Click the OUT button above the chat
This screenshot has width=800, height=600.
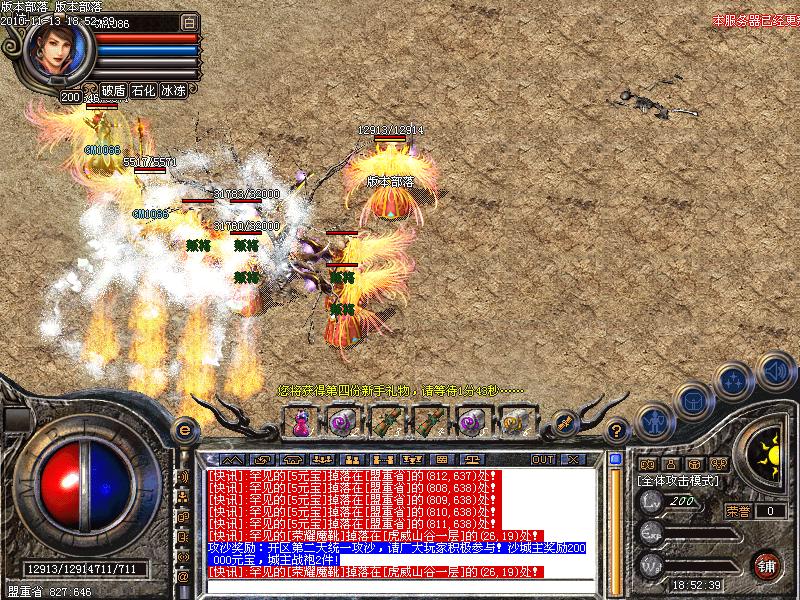(543, 459)
